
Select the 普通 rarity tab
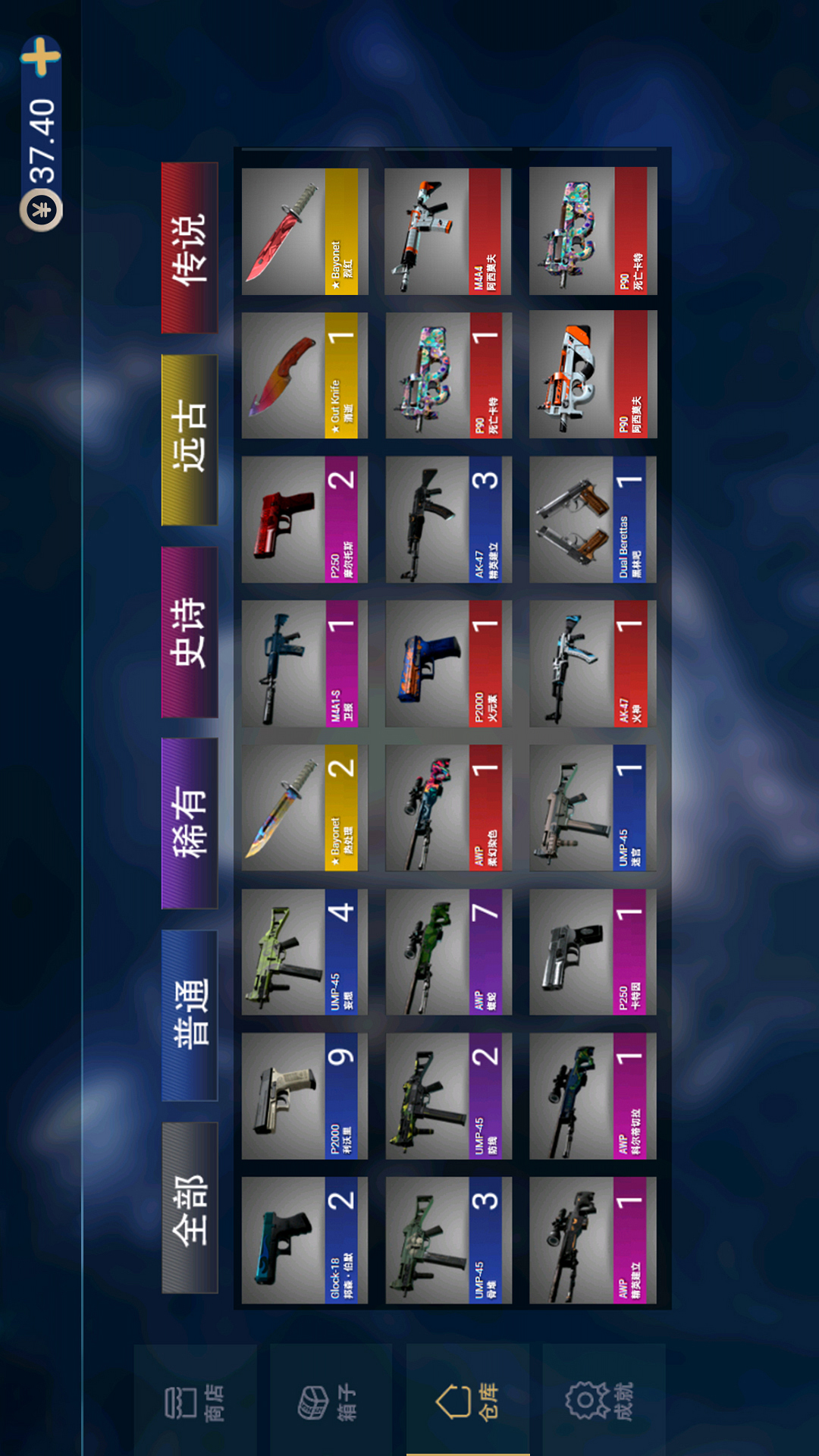[x=190, y=1015]
